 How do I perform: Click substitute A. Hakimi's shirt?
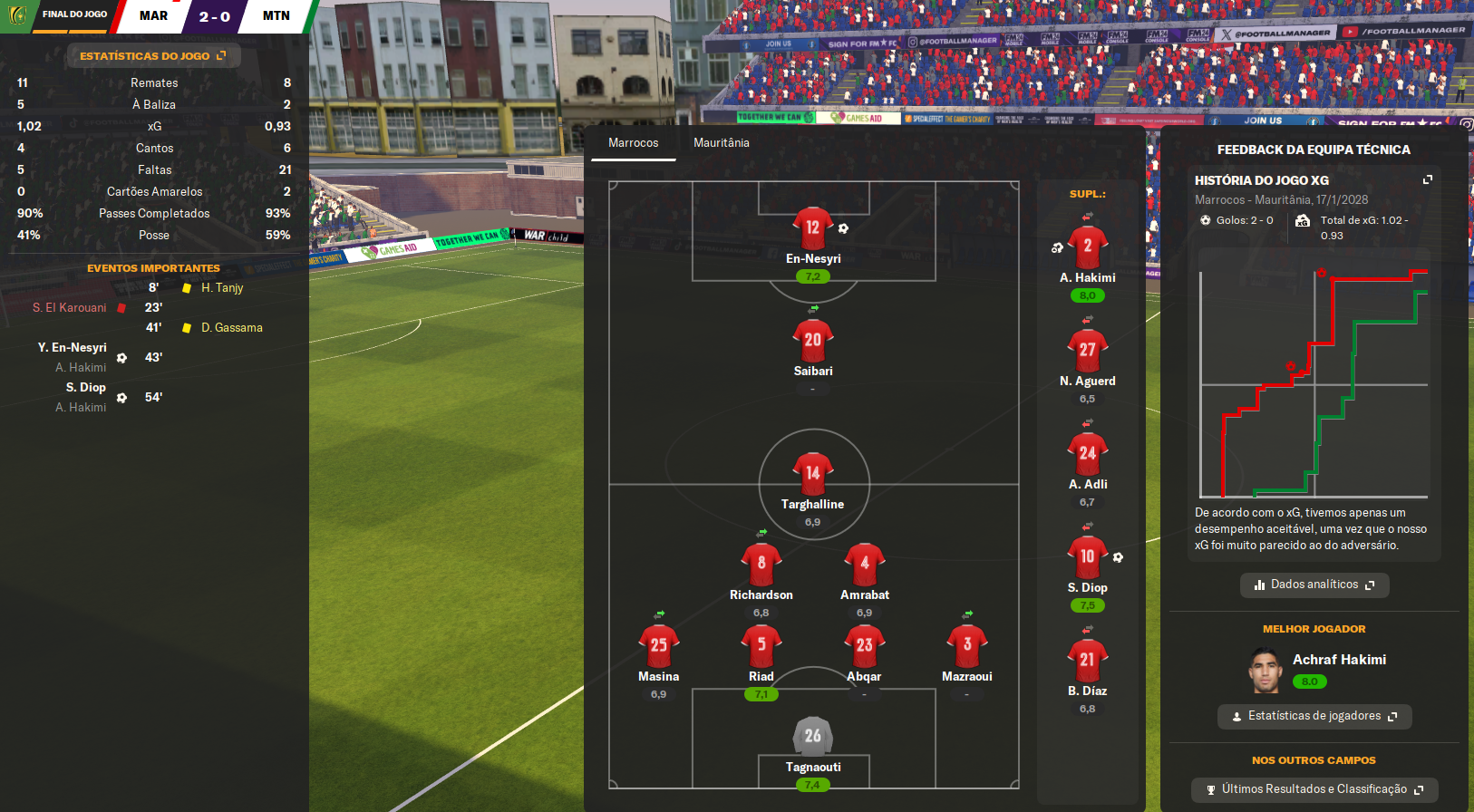pos(1087,246)
